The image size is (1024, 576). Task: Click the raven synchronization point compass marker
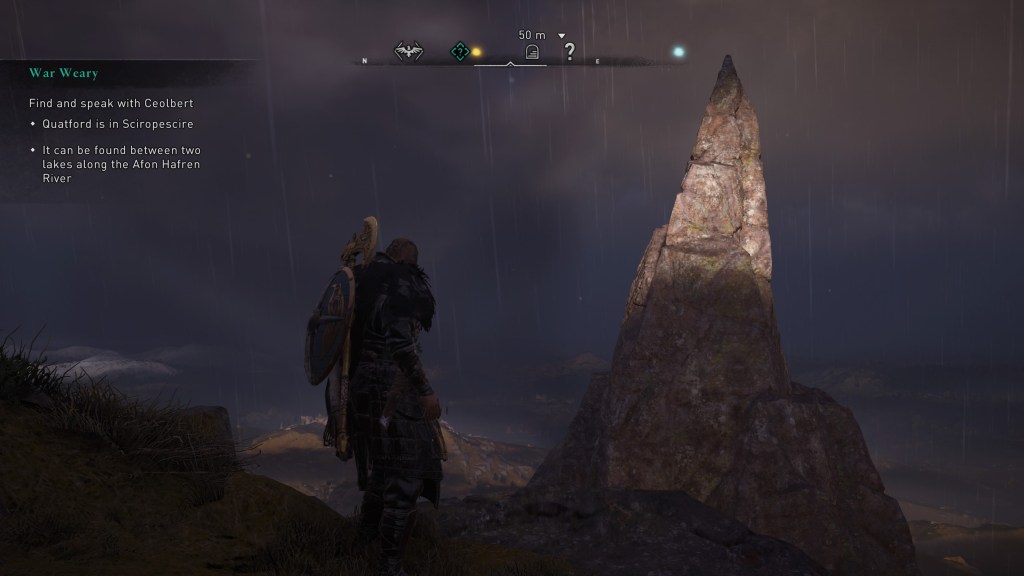point(408,52)
